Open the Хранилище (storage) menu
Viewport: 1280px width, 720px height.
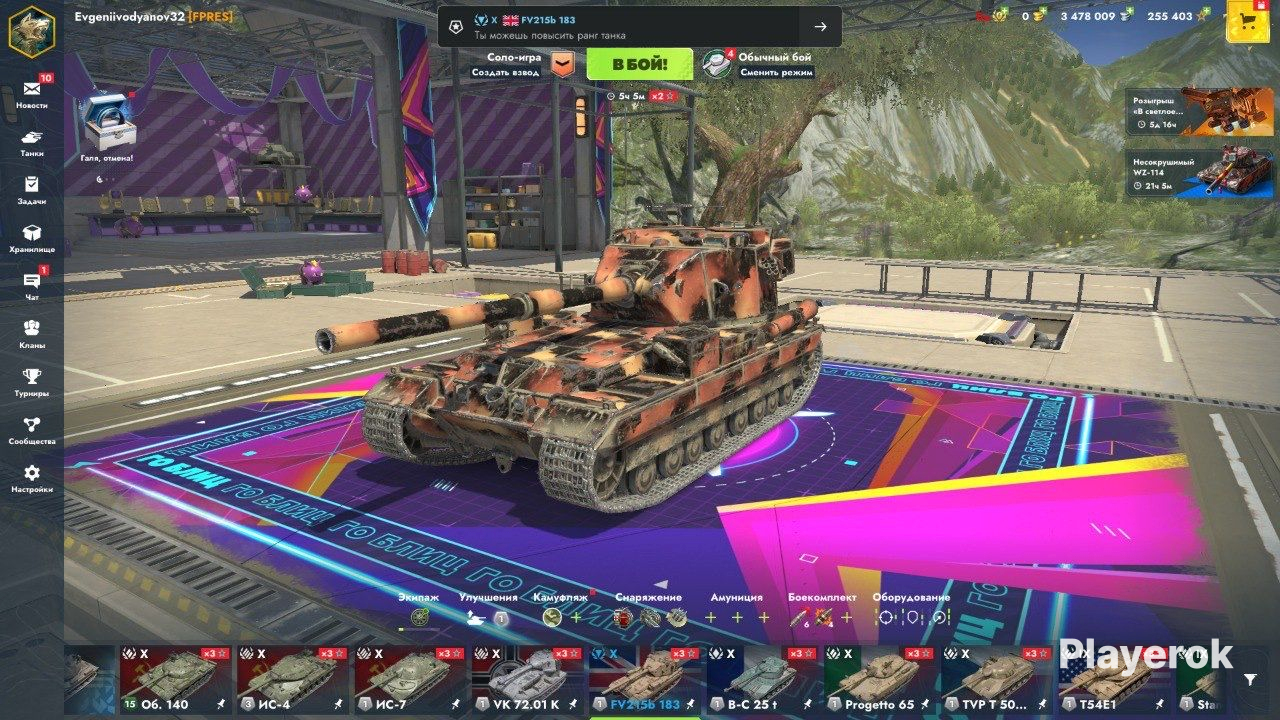[x=32, y=237]
